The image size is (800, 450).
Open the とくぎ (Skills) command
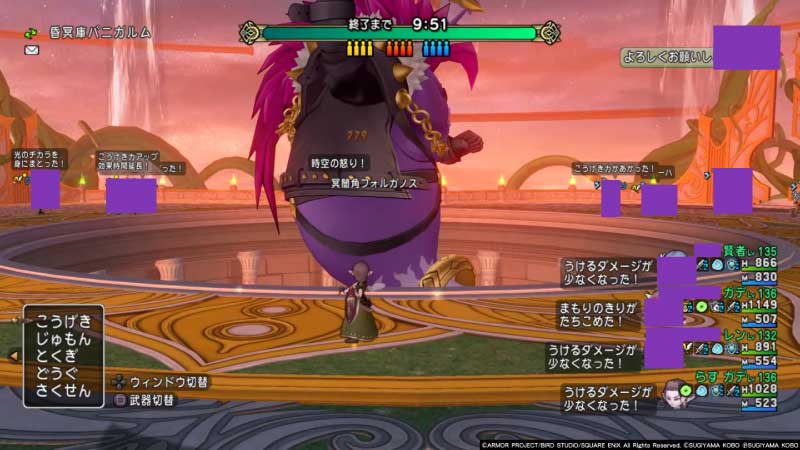63,357
